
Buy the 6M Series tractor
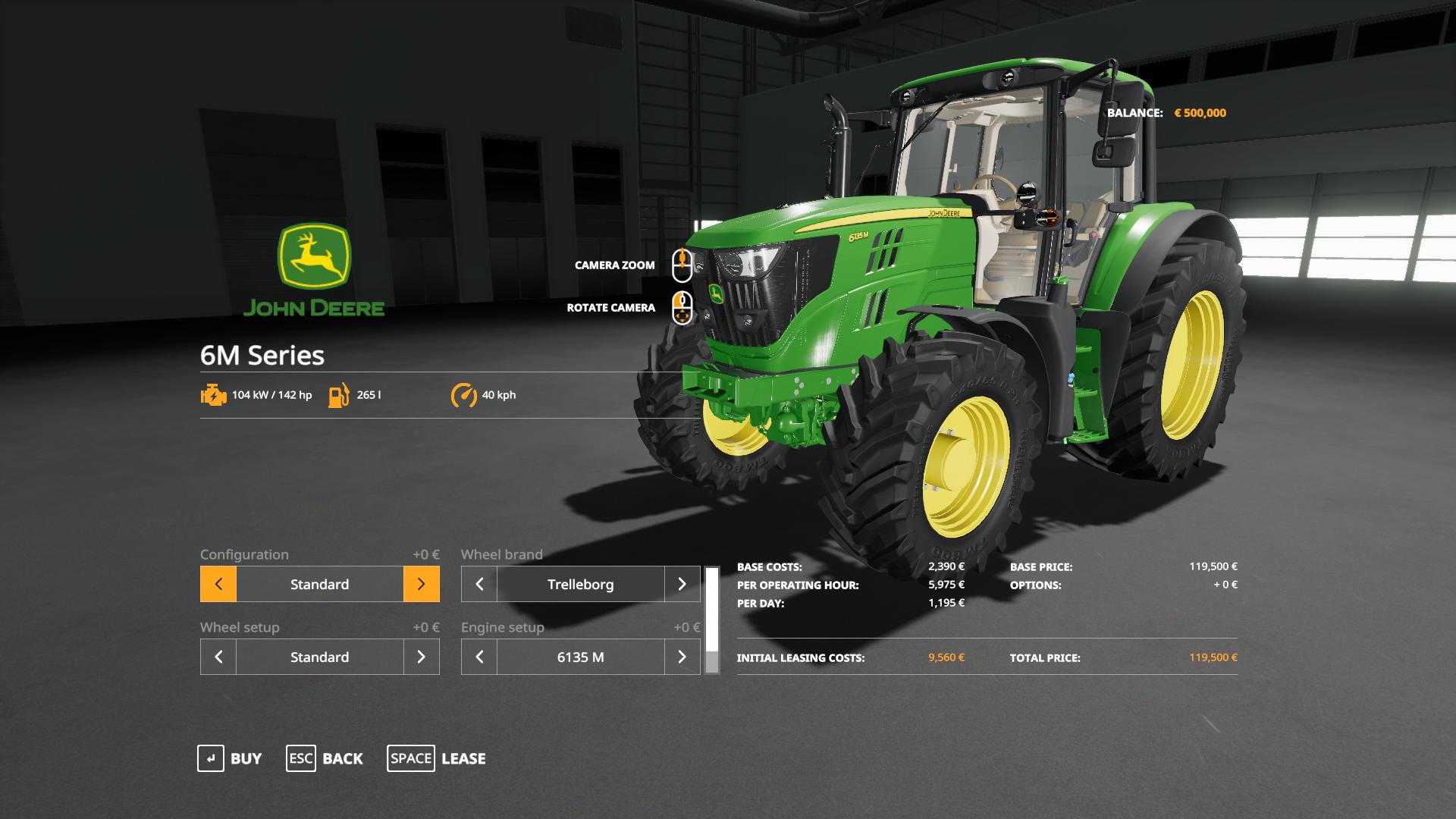(x=230, y=758)
